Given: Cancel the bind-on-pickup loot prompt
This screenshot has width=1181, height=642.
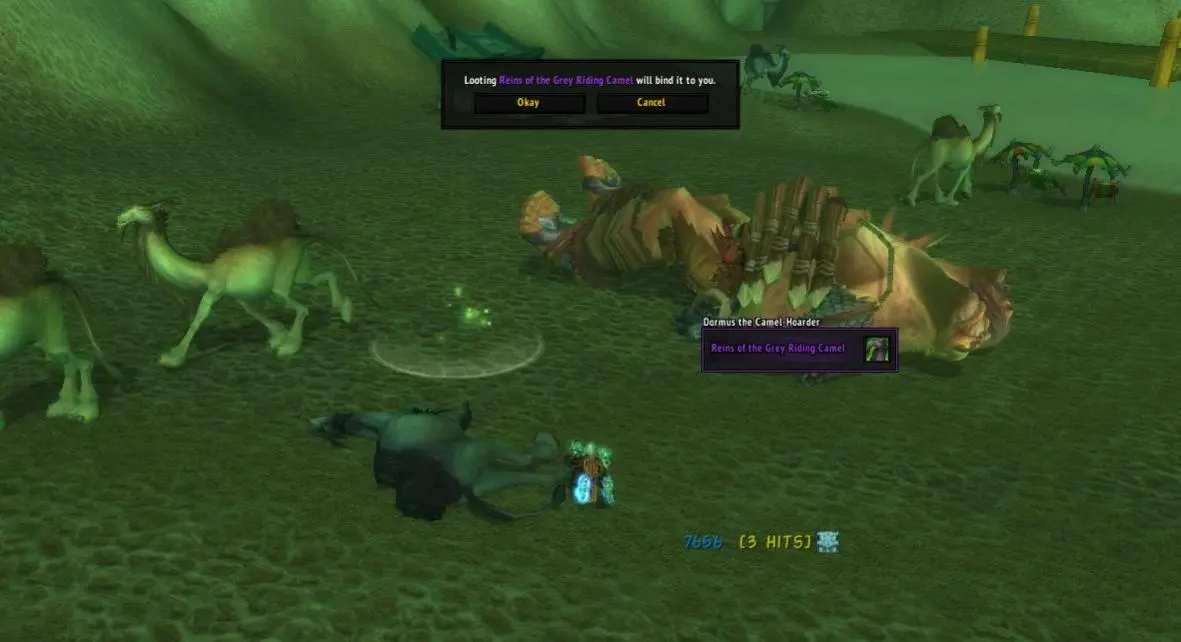Looking at the screenshot, I should [651, 103].
